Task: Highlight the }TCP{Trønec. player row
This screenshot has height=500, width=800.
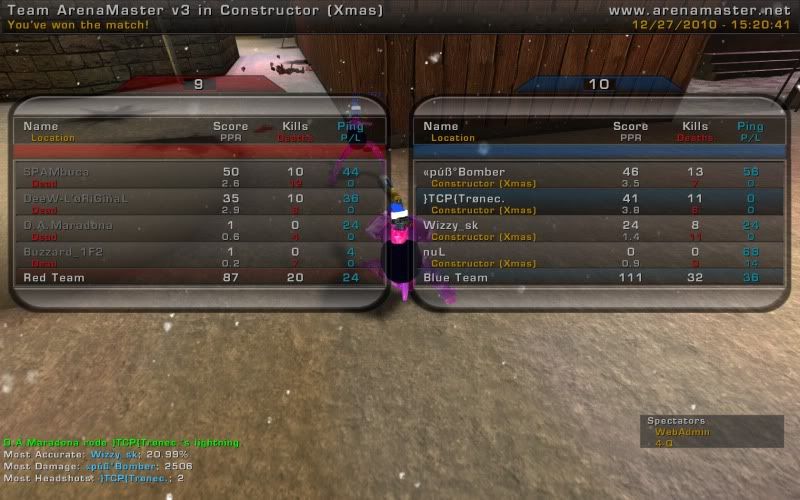Action: click(x=598, y=204)
